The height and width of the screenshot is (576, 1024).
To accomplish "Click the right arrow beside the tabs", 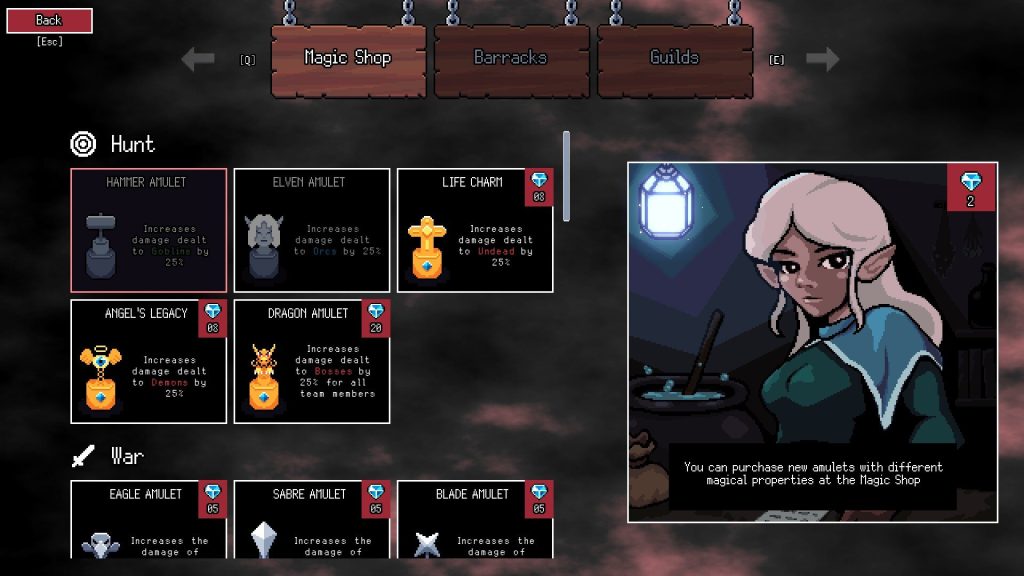I will tap(822, 59).
